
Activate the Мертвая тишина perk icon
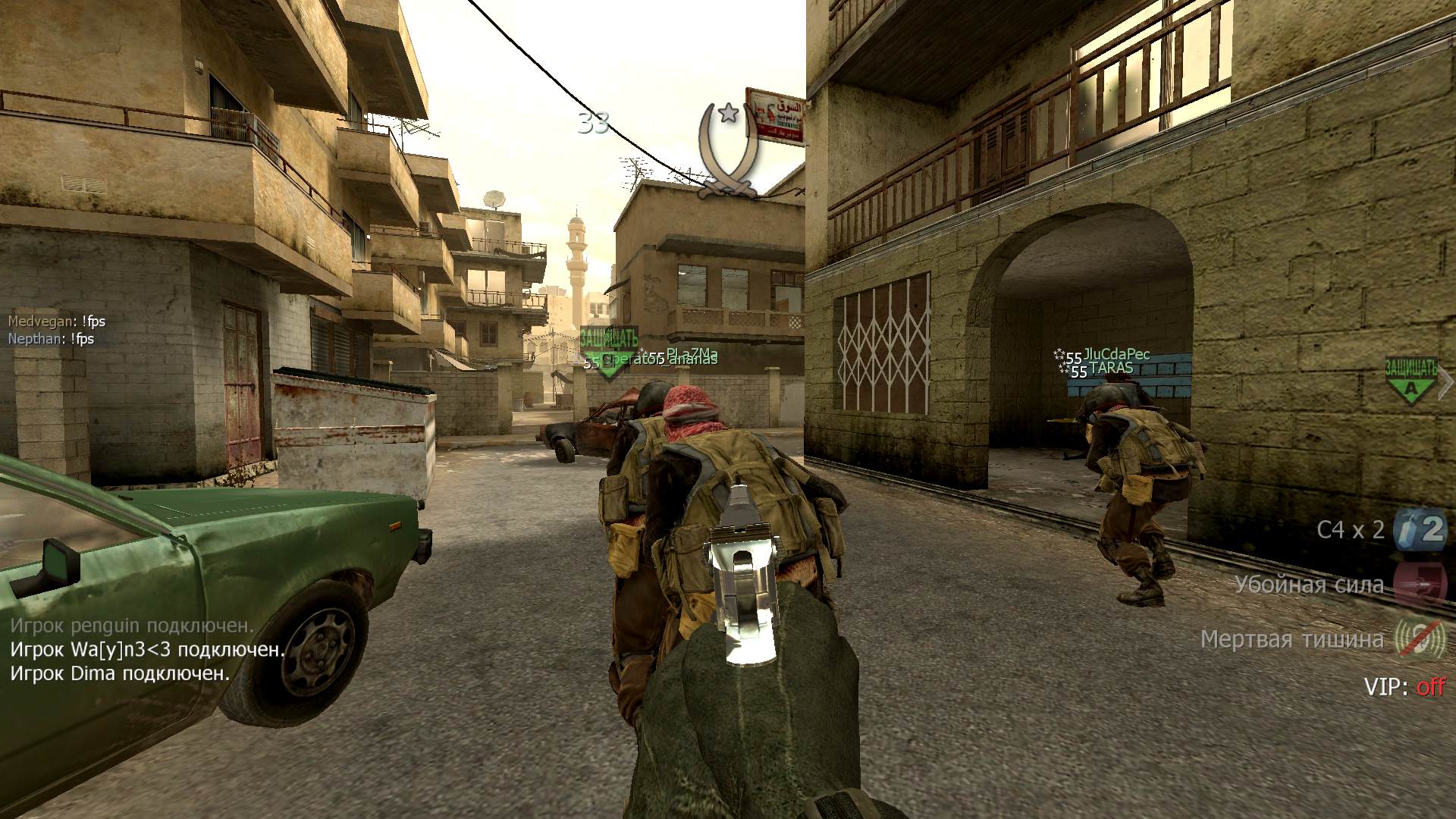1420,639
